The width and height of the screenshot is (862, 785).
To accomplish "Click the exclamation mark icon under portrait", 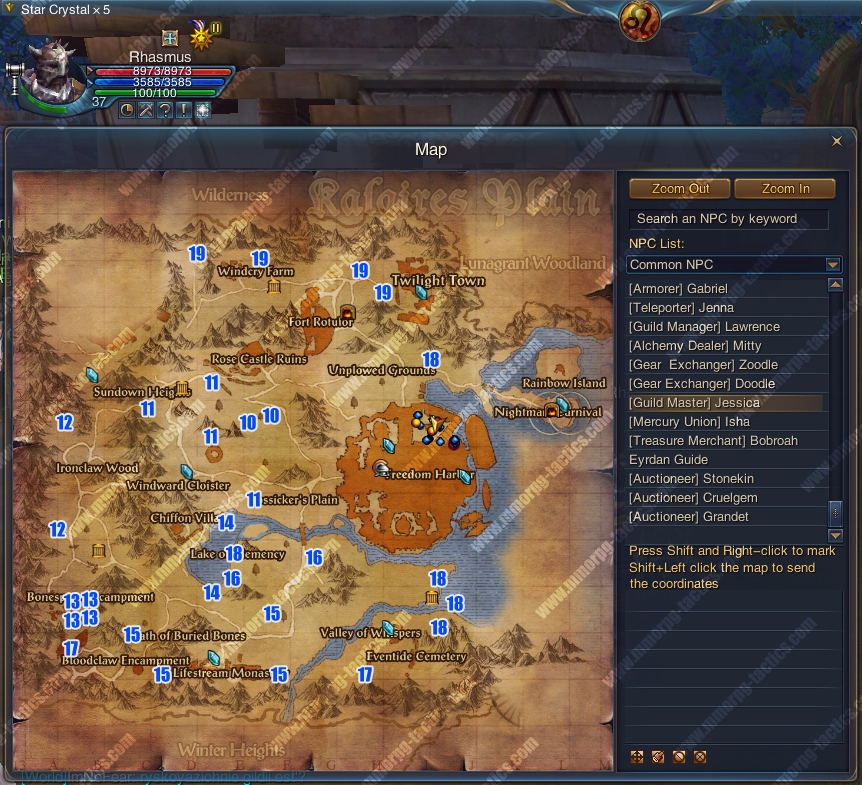I will pyautogui.click(x=184, y=110).
